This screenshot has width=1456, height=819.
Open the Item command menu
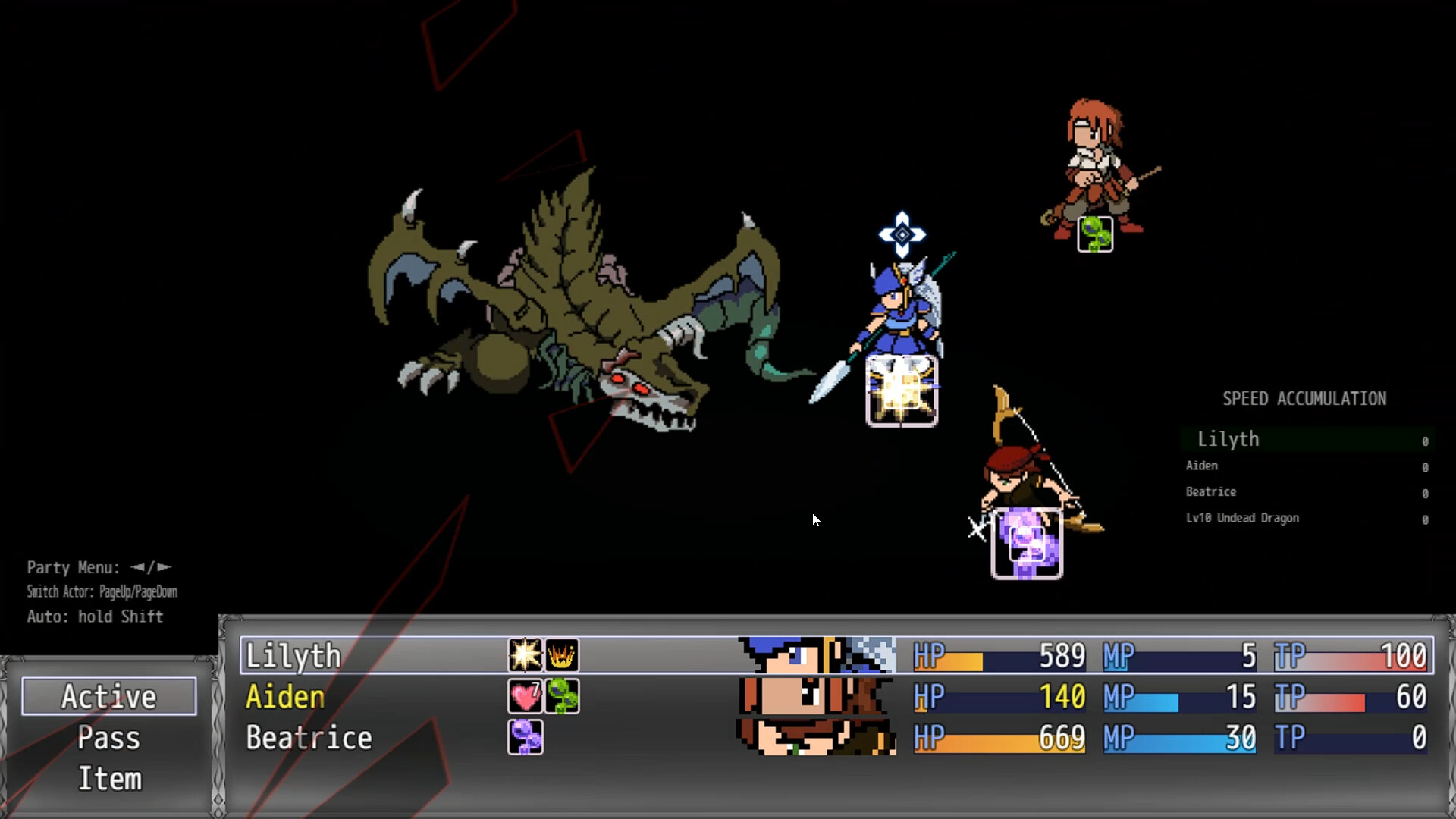pyautogui.click(x=108, y=778)
